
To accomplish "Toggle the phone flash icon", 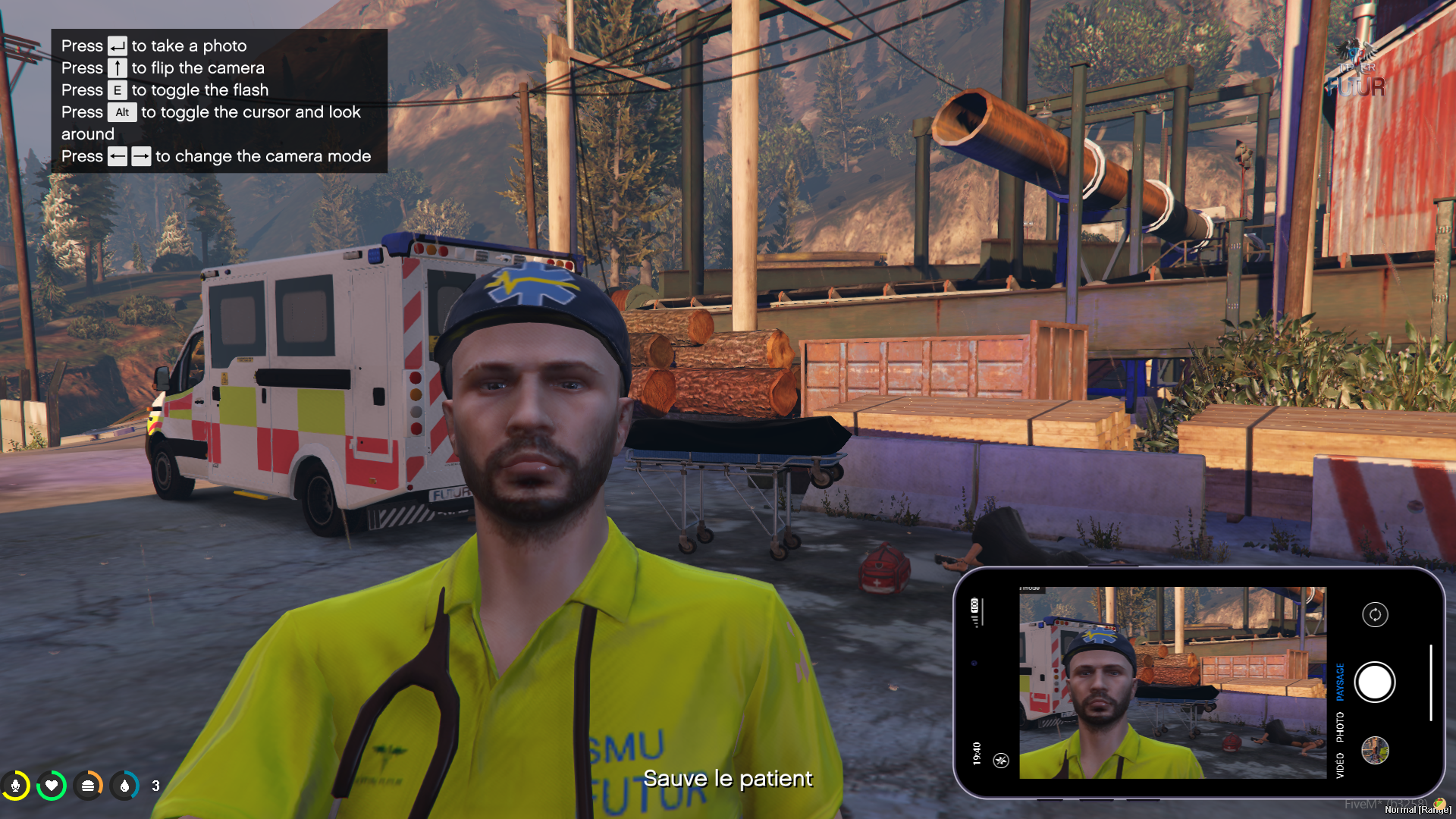I will [1001, 760].
